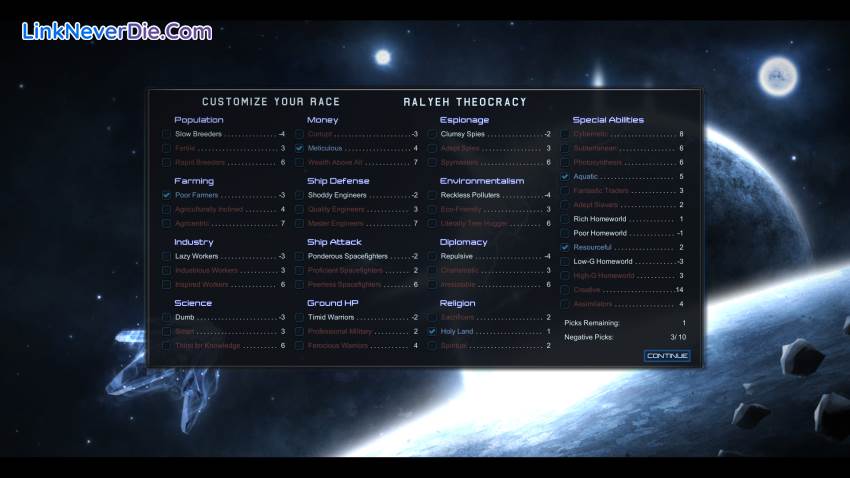Tick the Slow Breeders checkbox
The width and height of the screenshot is (850, 478).
[167, 133]
